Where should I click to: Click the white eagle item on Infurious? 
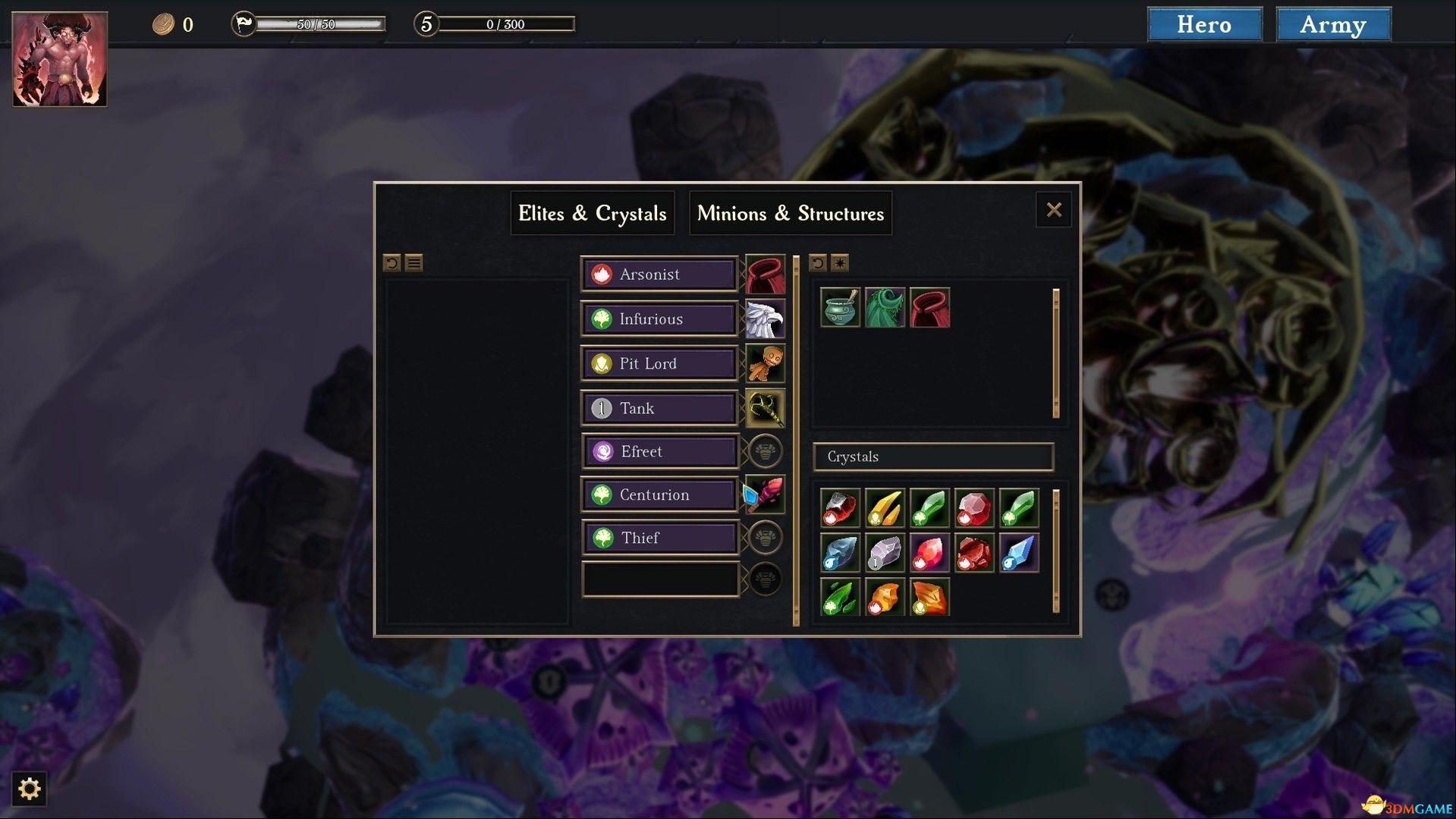[x=765, y=319]
